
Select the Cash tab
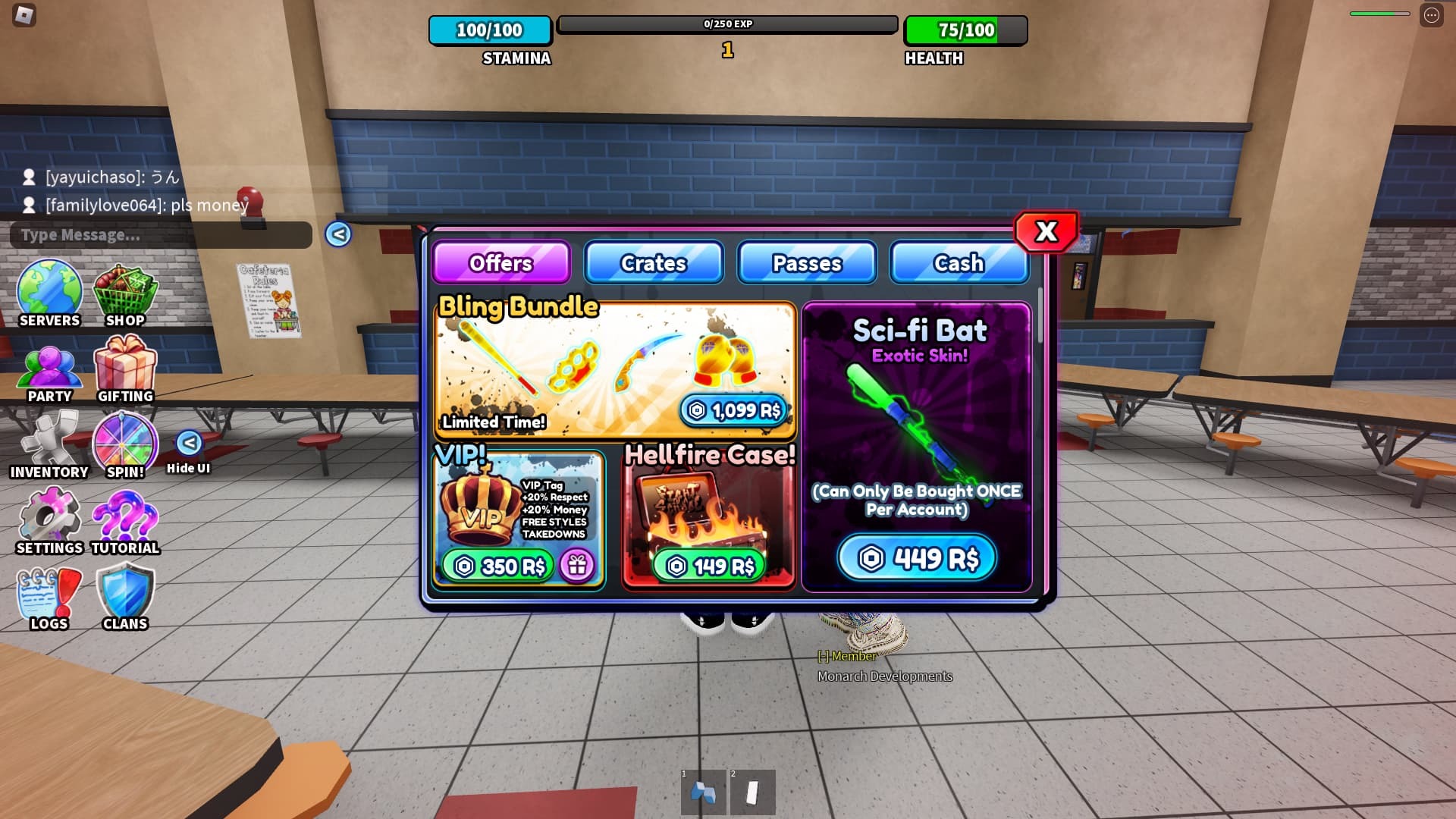click(x=959, y=263)
